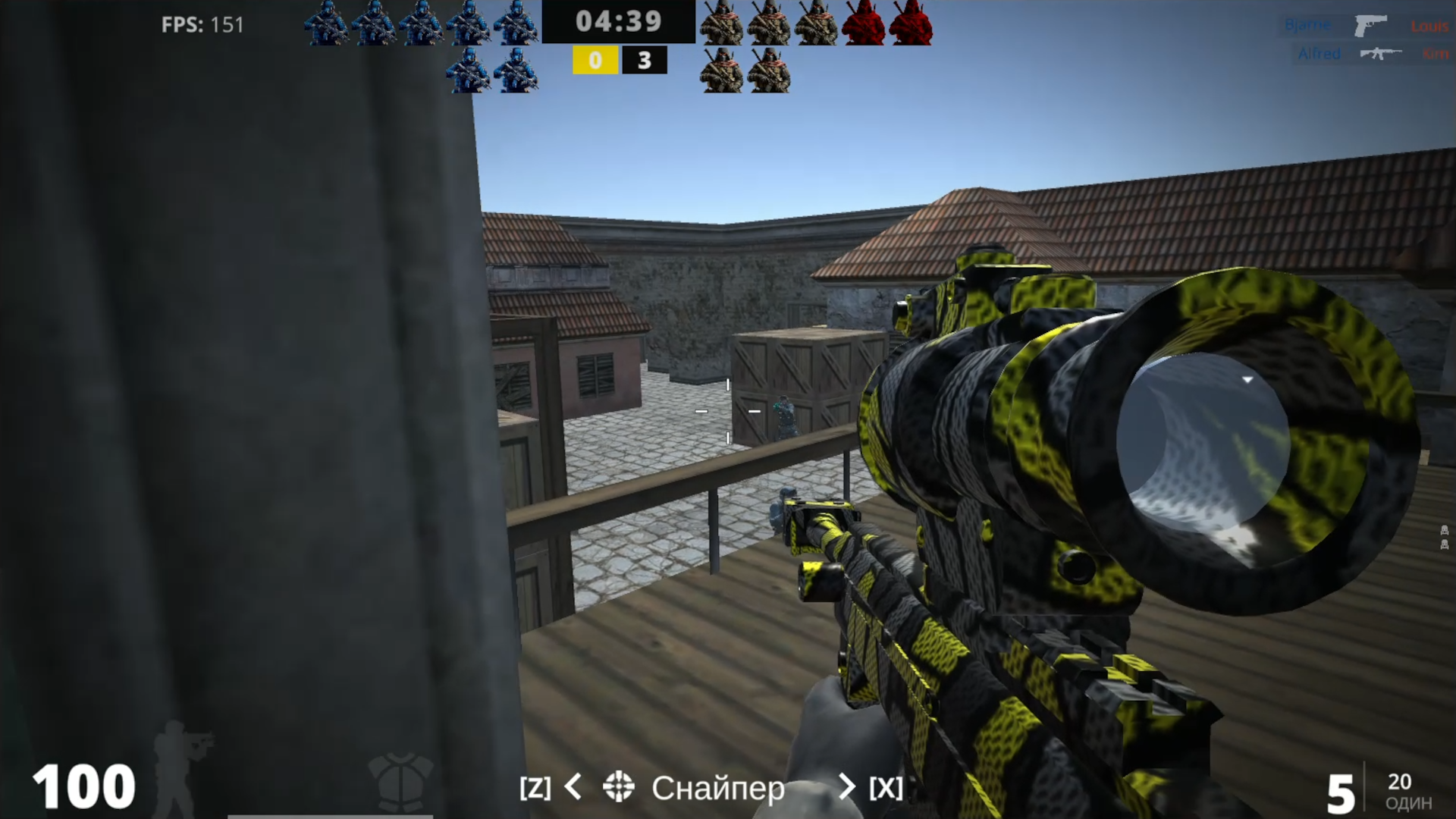Toggle the FPS counter display

tap(199, 25)
